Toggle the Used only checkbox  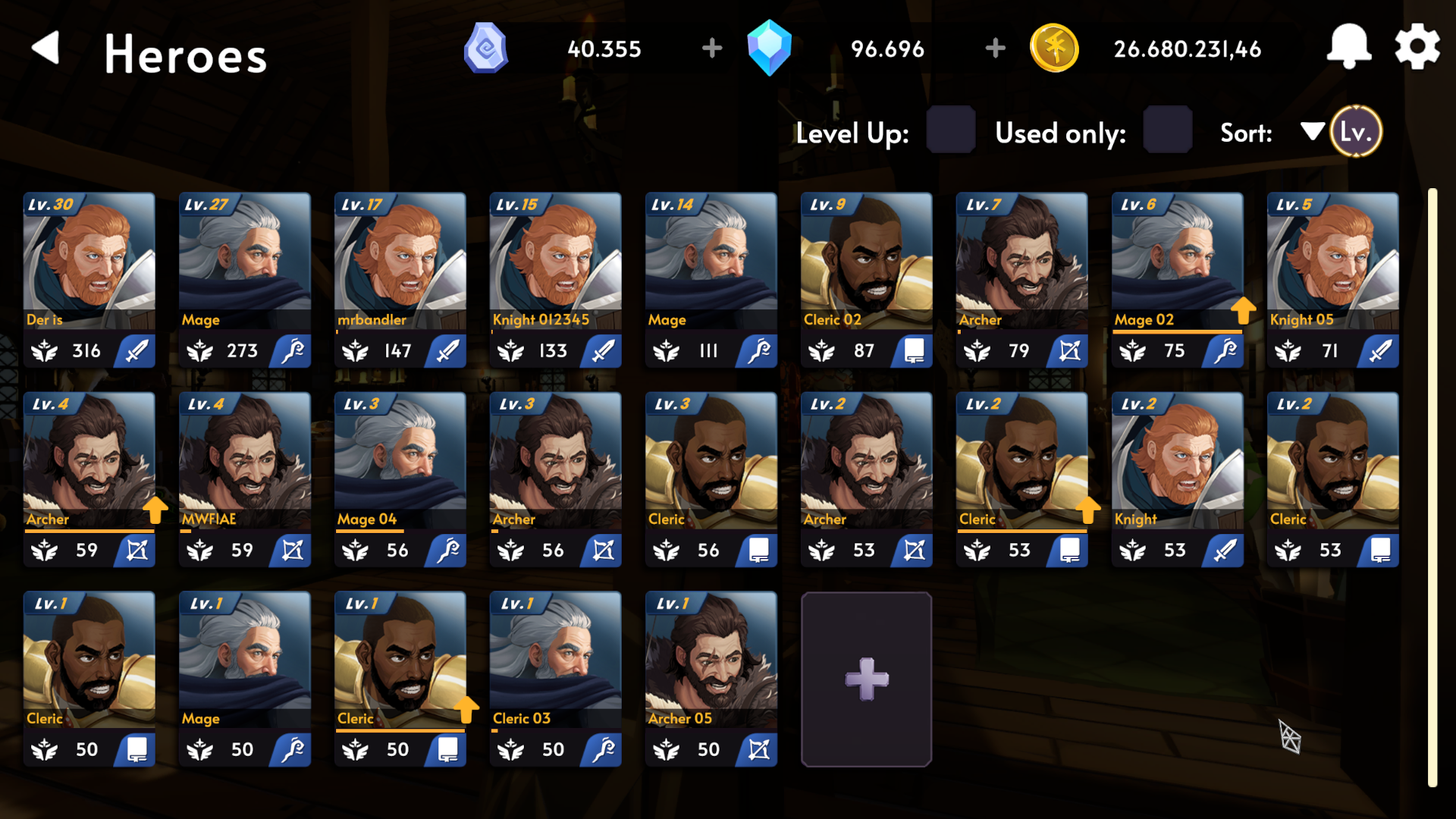pos(1166,131)
